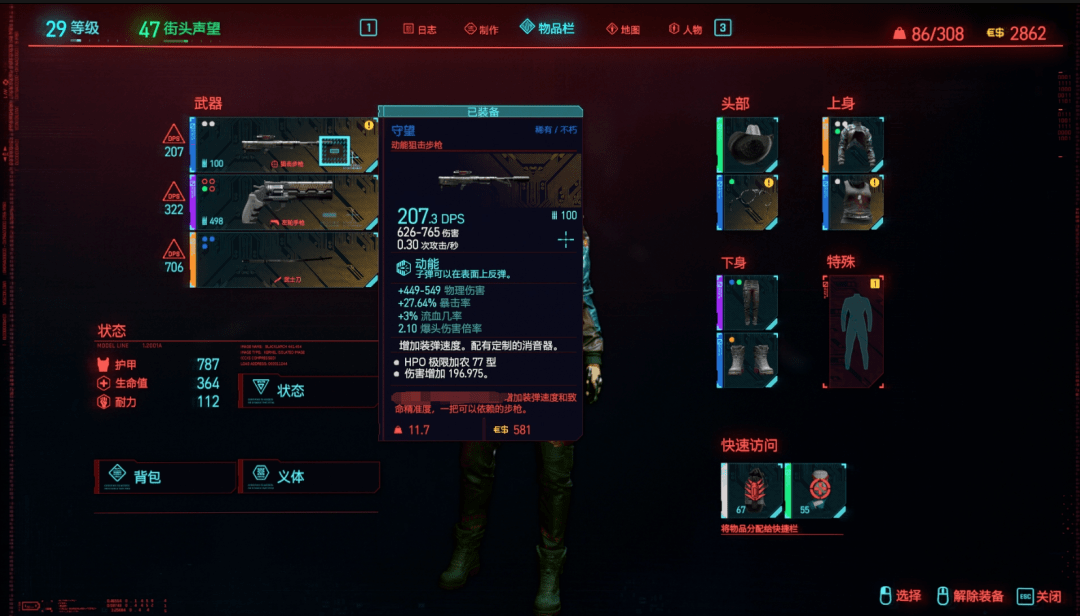Open the 义体 cyberware menu

tap(309, 476)
